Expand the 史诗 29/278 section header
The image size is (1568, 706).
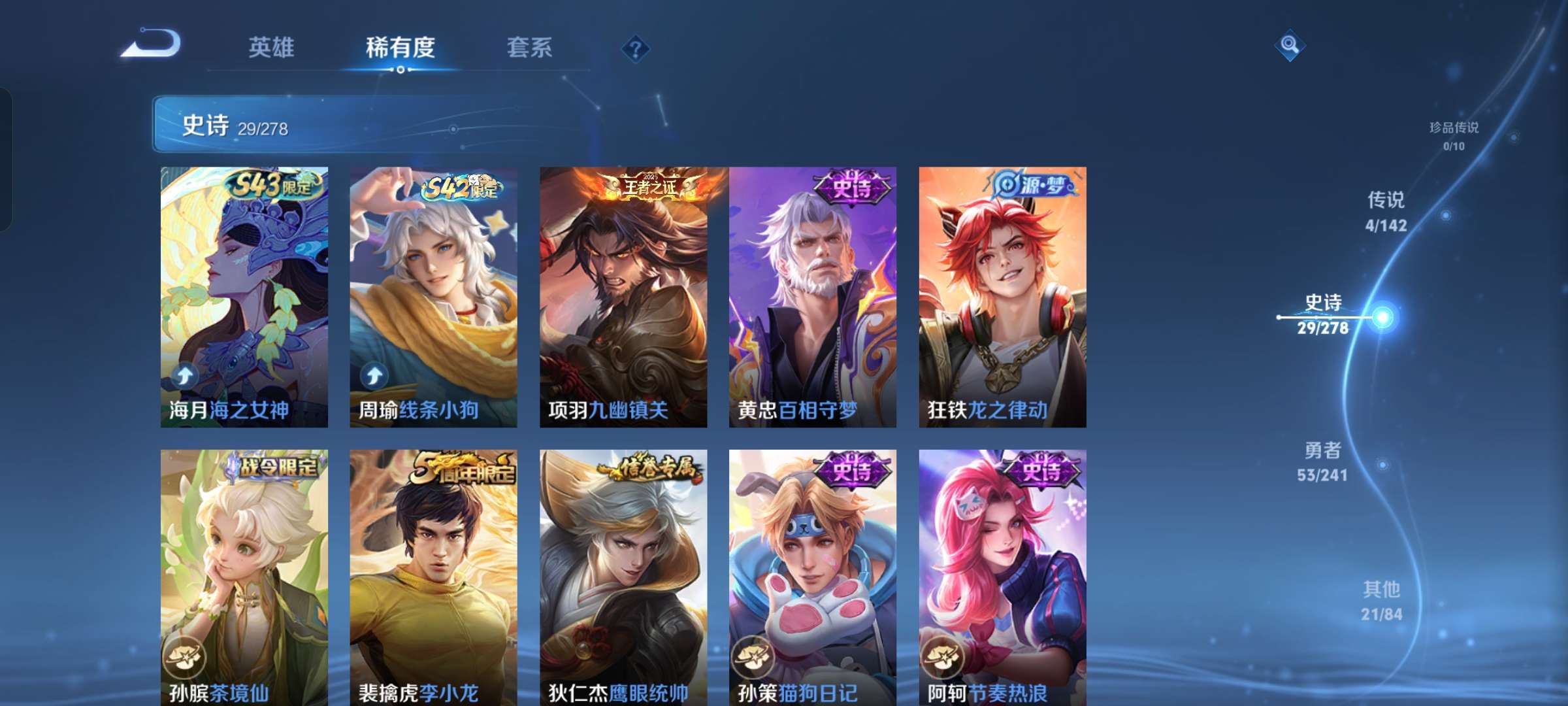click(261, 128)
